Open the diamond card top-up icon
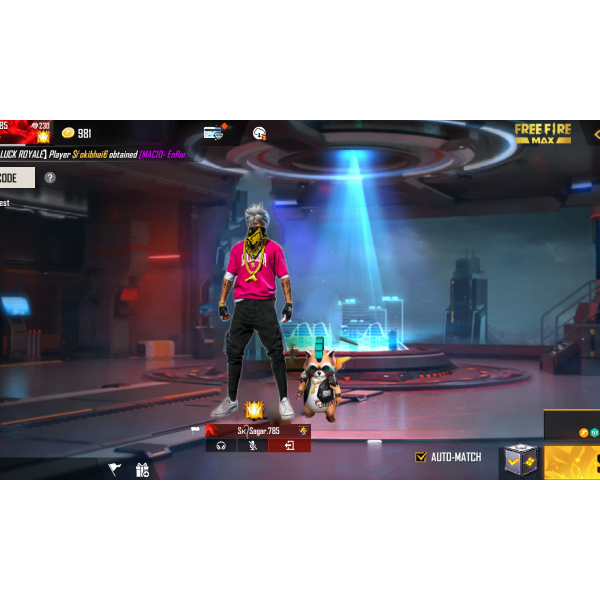Image resolution: width=600 pixels, height=600 pixels. pyautogui.click(x=213, y=133)
